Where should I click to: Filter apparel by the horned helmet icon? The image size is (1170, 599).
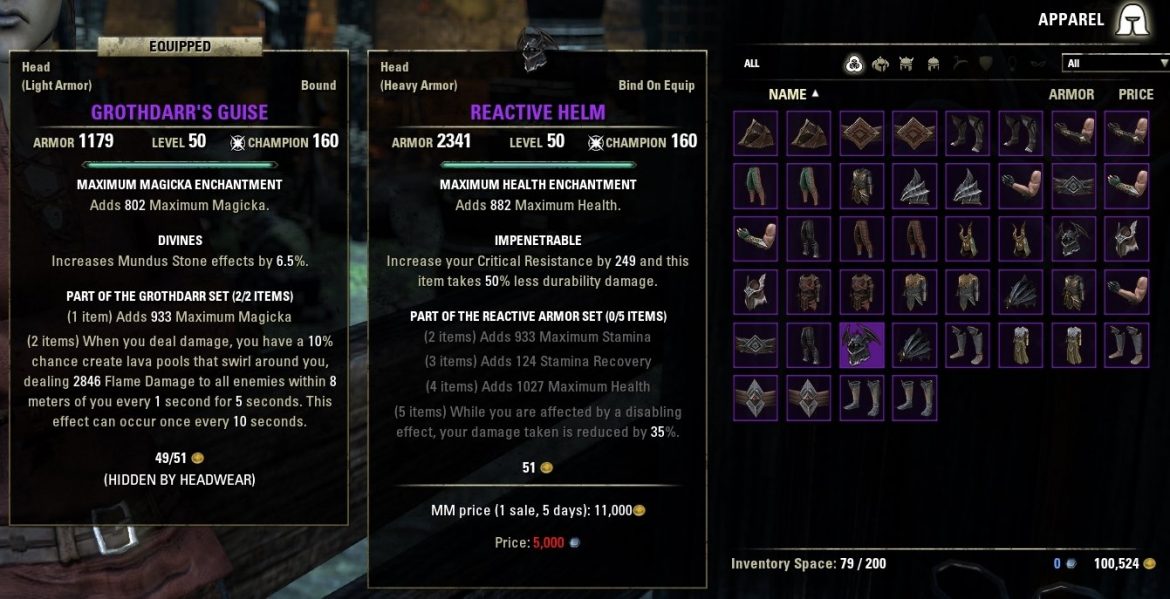(x=906, y=64)
